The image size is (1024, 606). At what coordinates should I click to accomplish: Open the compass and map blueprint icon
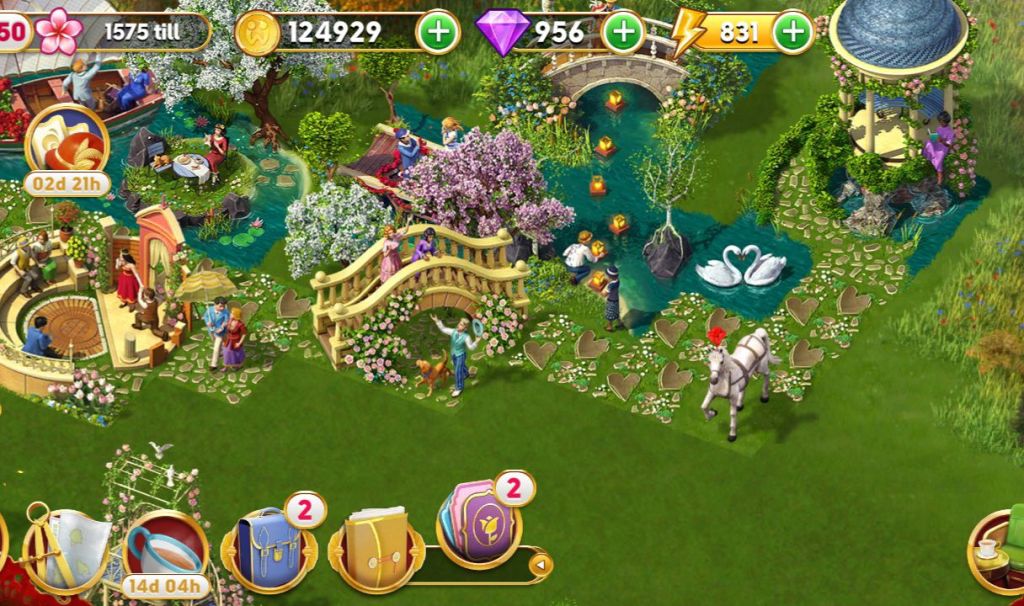click(x=66, y=549)
